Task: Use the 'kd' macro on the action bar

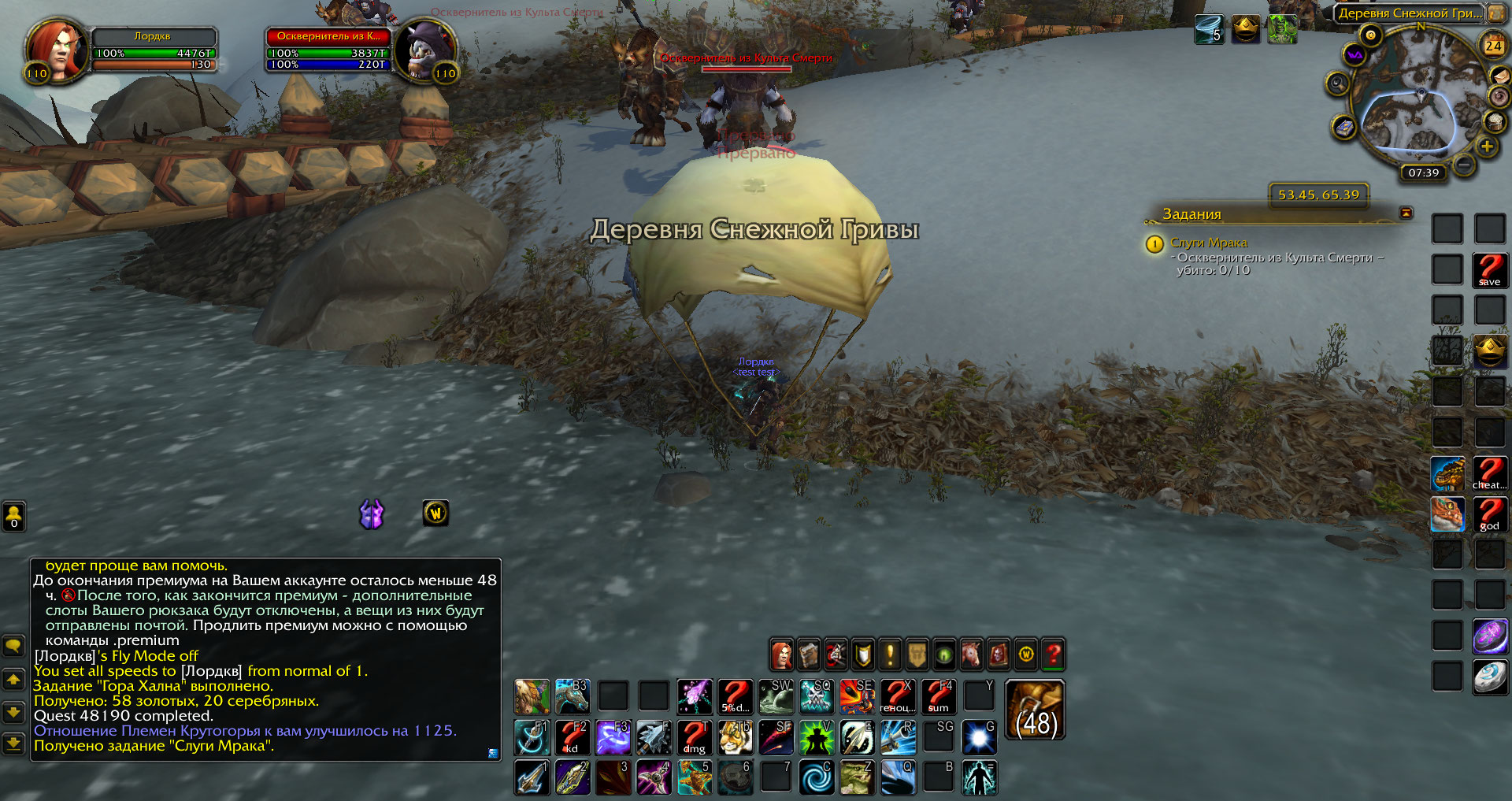Action: [x=573, y=738]
